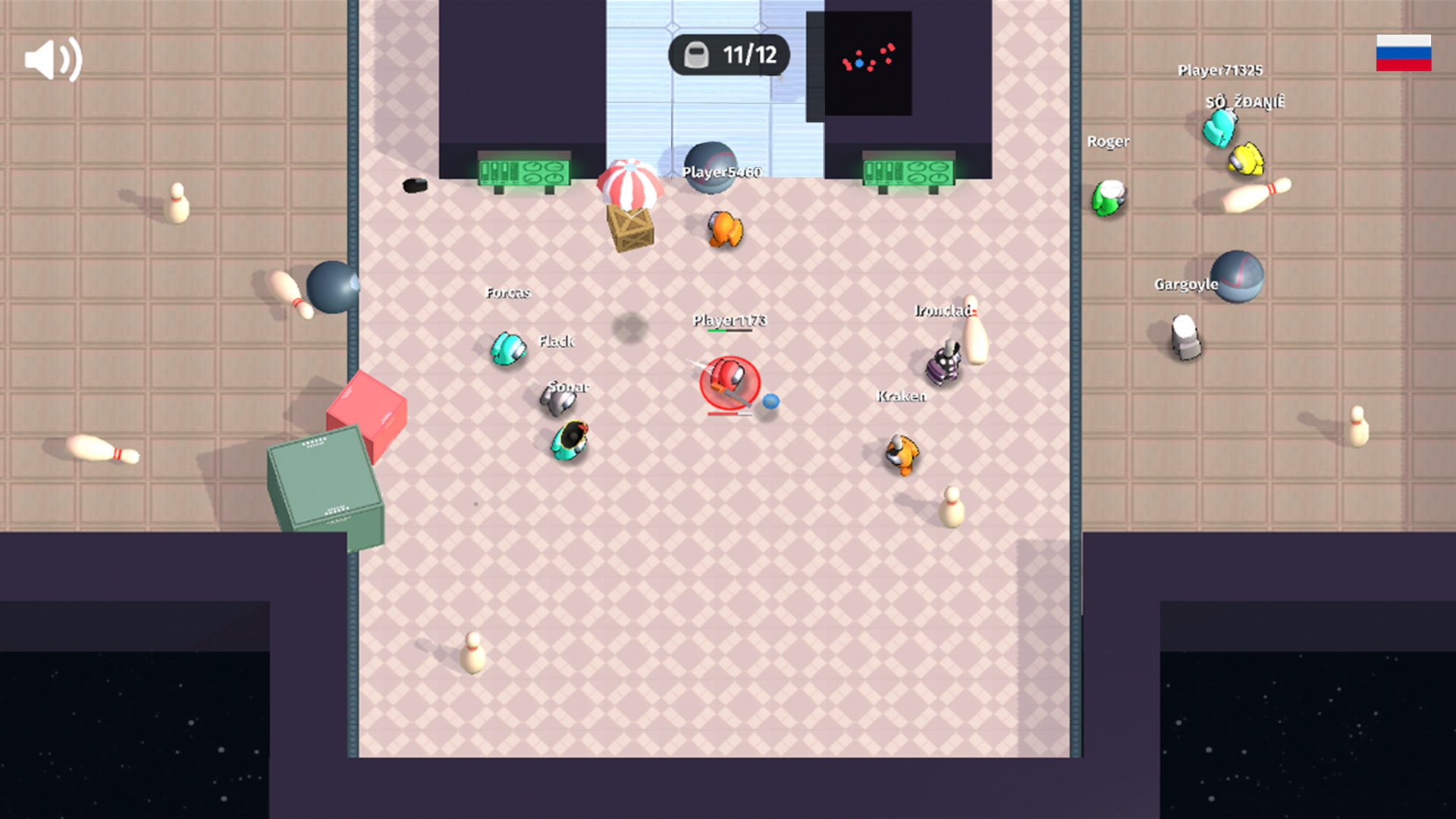
Task: Click the Gargoyle name label
Action: click(1185, 285)
